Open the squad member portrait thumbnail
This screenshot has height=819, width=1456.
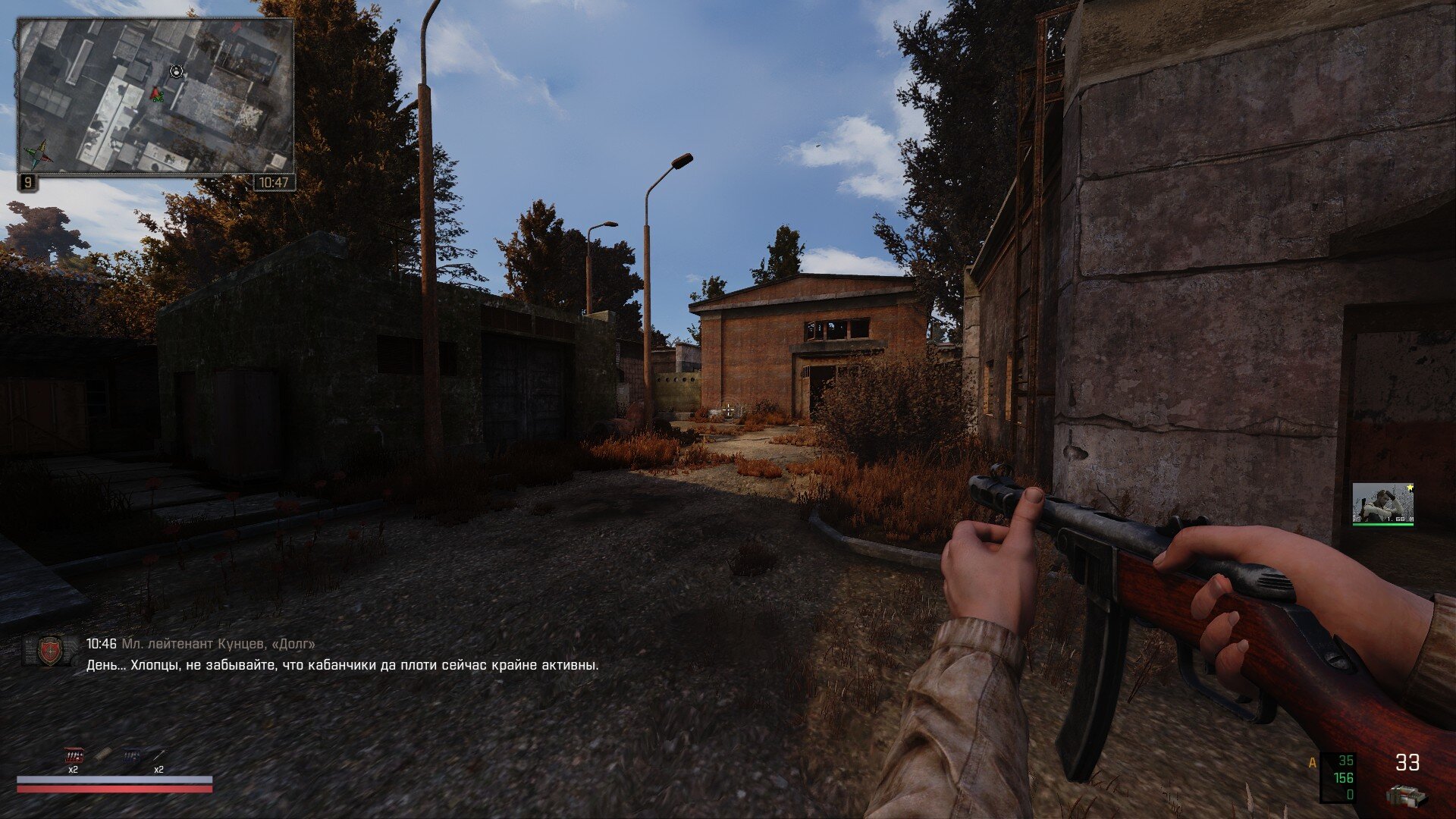tap(1382, 503)
